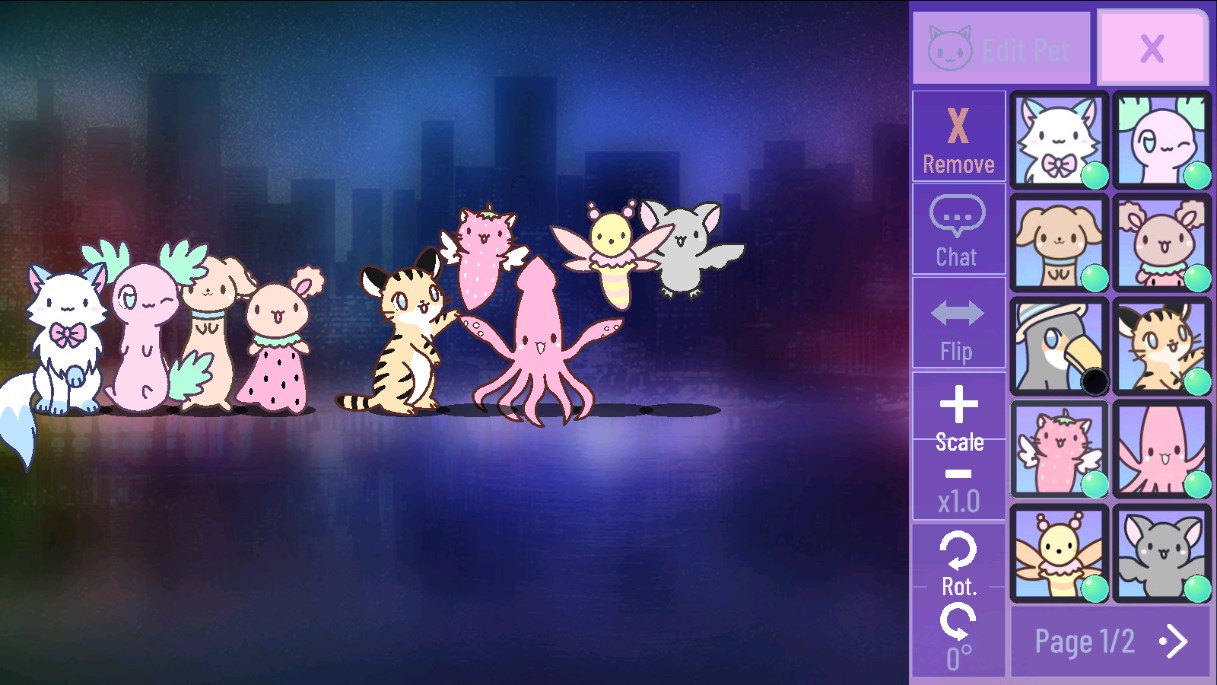Choose the yellow bee fairy thumbnail
This screenshot has height=685, width=1217.
(1059, 553)
